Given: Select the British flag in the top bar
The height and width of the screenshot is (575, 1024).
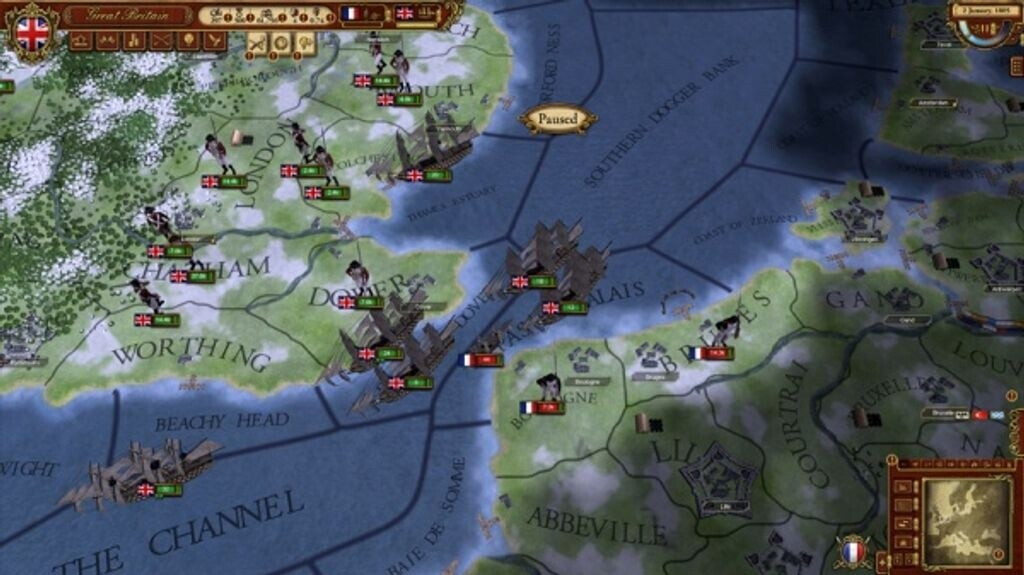Looking at the screenshot, I should click(x=404, y=14).
